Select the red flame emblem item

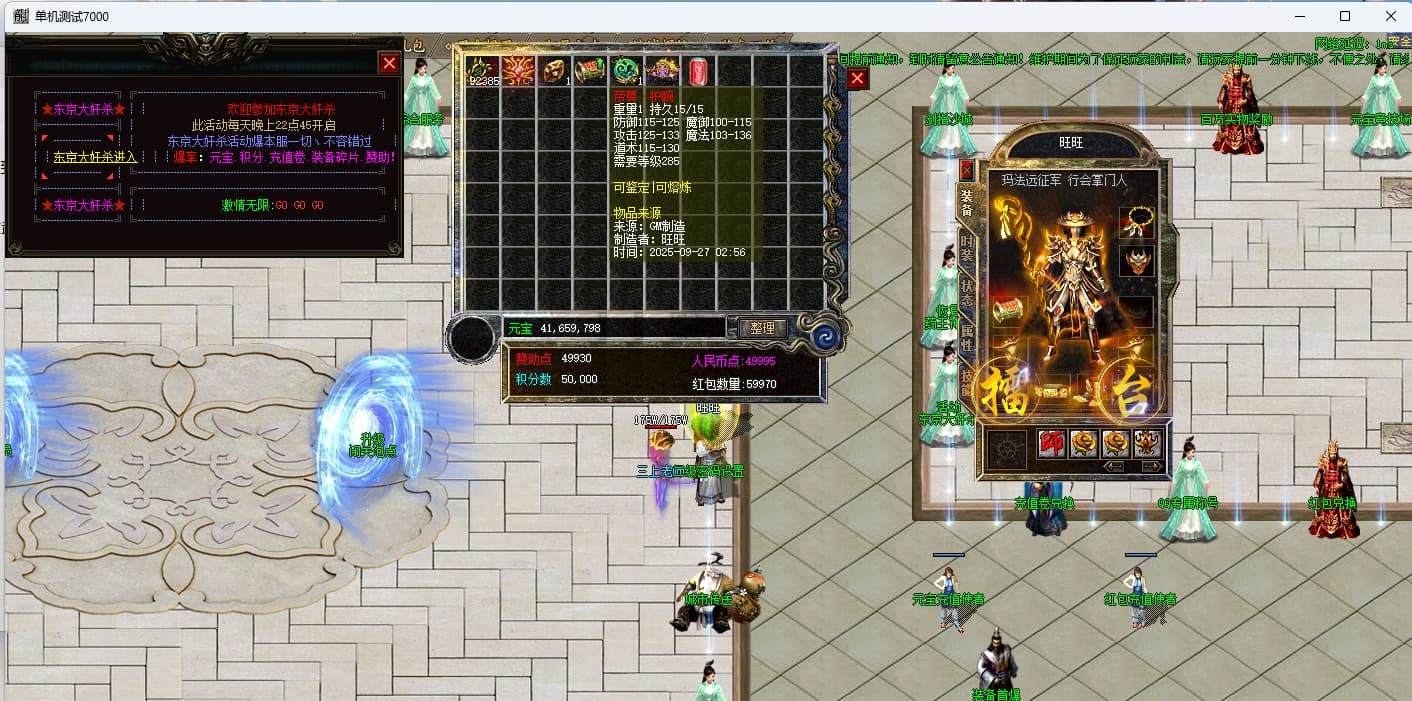(x=518, y=71)
